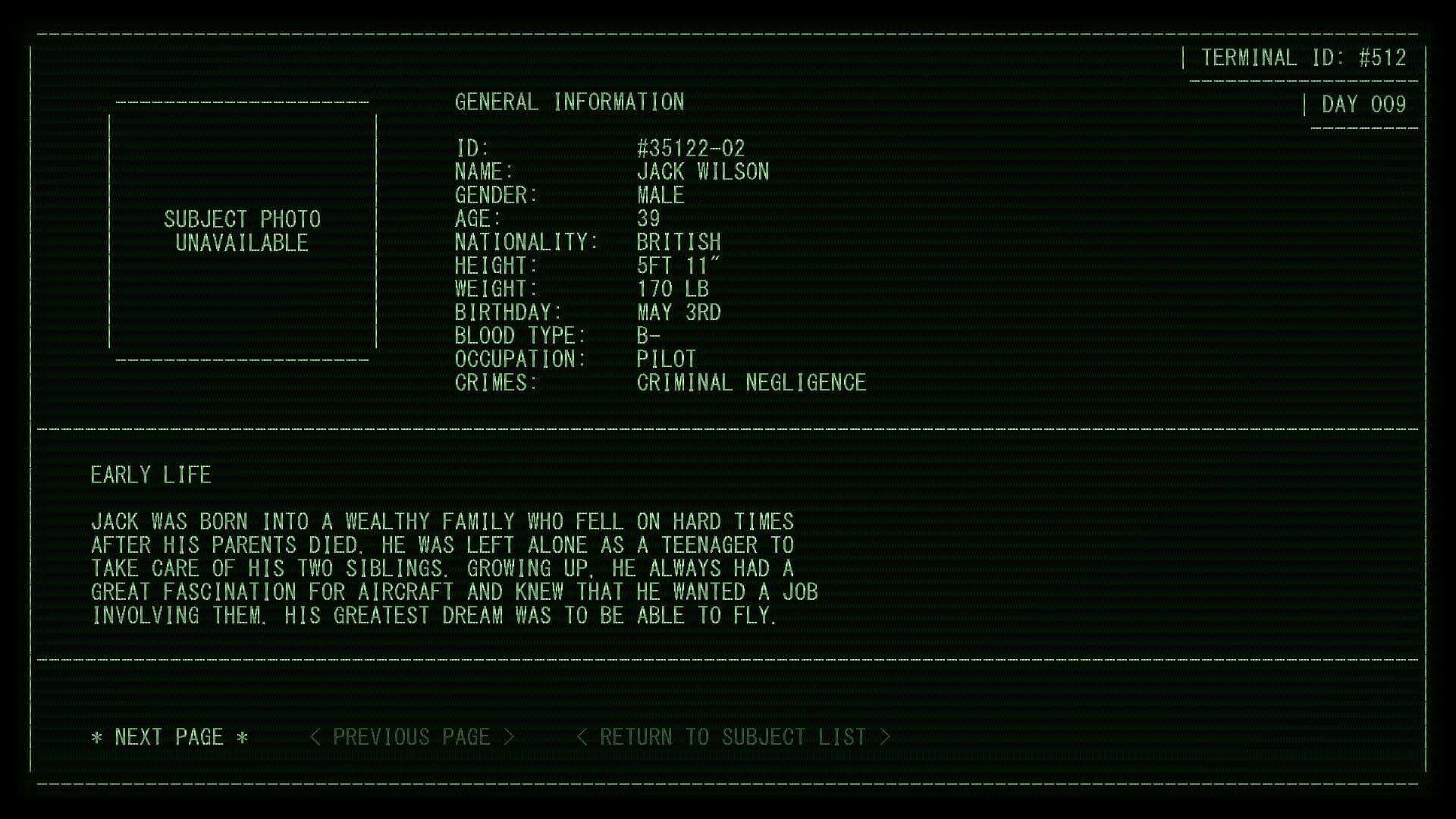Select the BLOOD TYPE value B-
This screenshot has width=1456, height=819.
[x=648, y=336]
